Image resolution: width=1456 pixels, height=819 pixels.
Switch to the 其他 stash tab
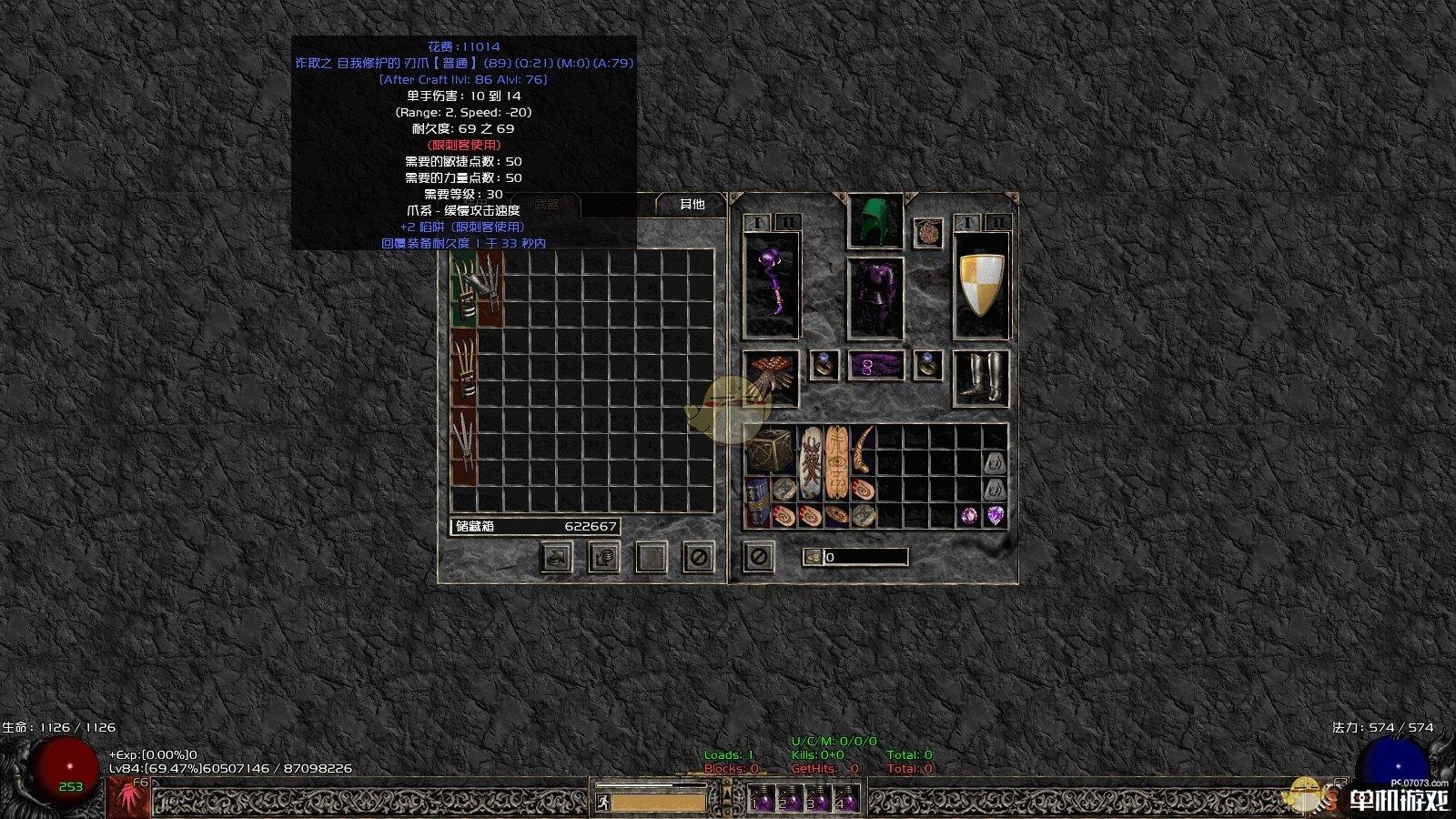point(692,205)
